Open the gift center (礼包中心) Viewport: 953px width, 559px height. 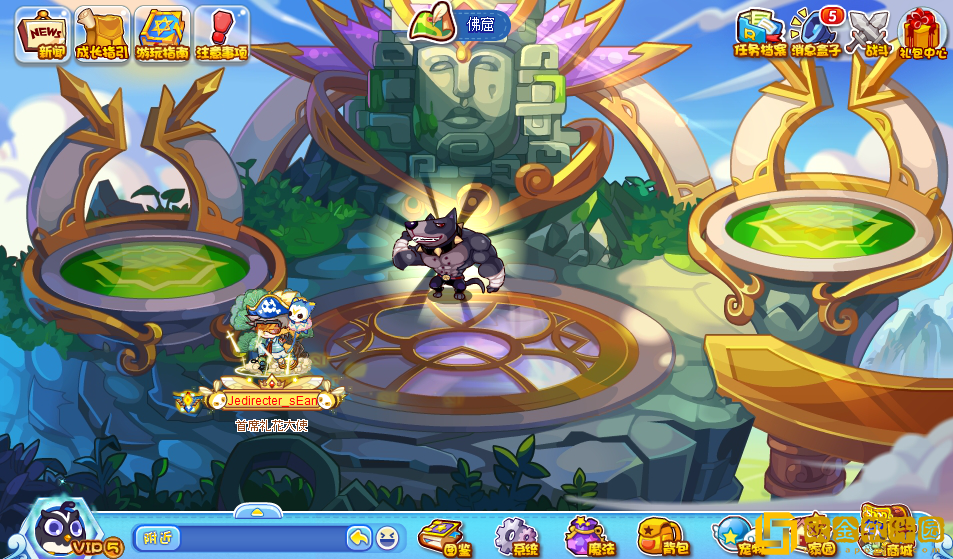click(x=922, y=33)
